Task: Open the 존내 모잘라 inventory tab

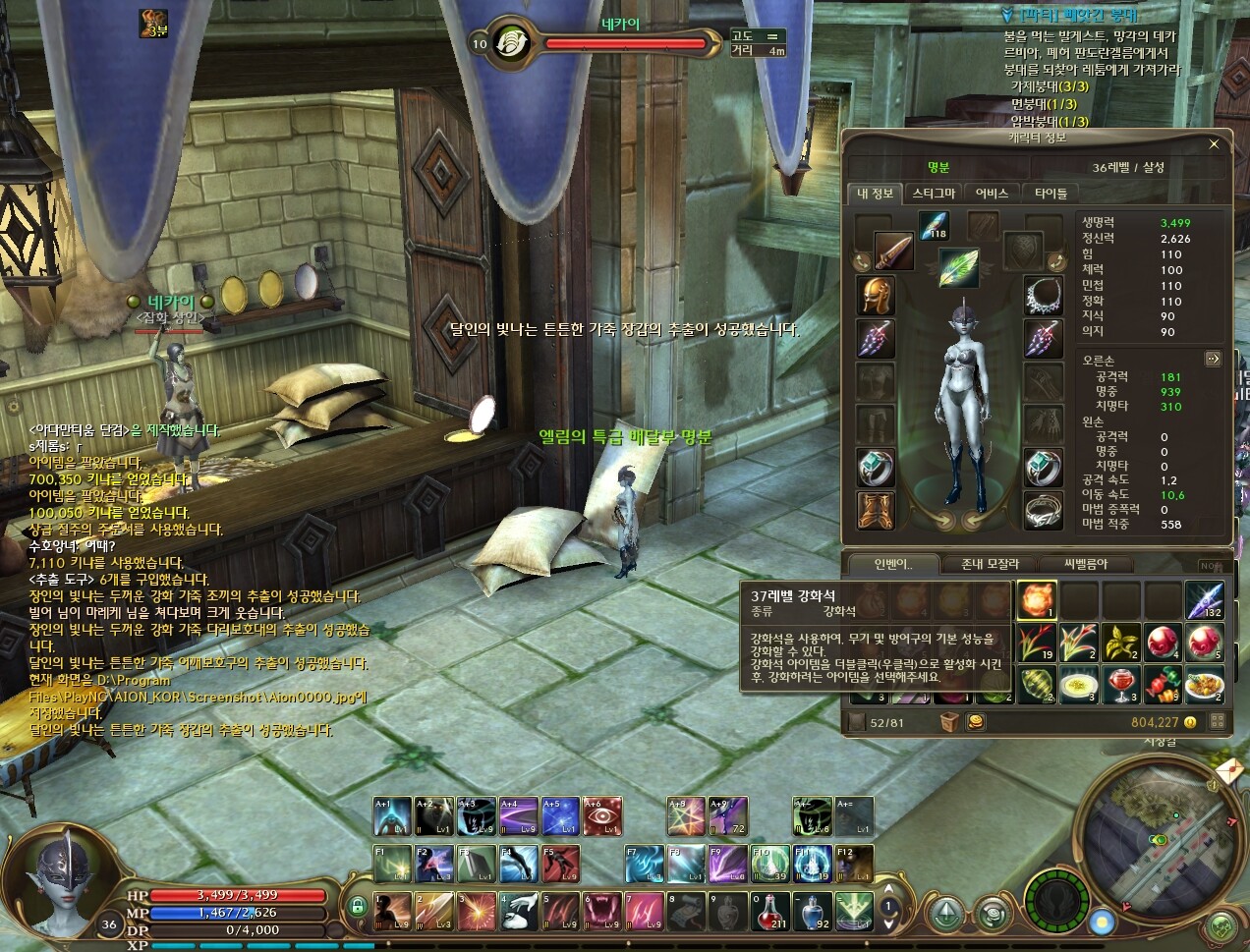Action: coord(990,564)
